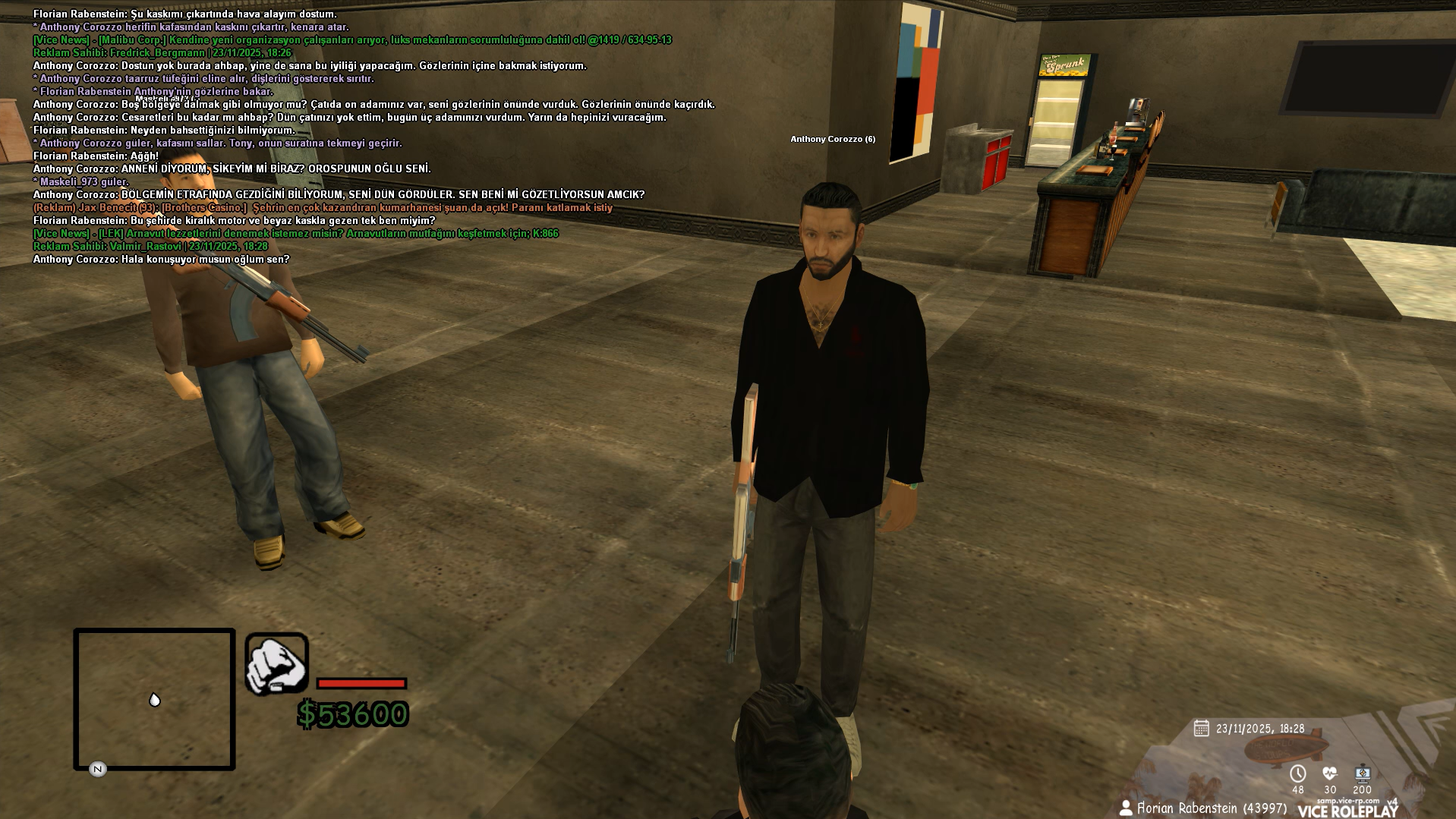Click the minimap radar
Screen dimensions: 1456x819
click(x=154, y=699)
